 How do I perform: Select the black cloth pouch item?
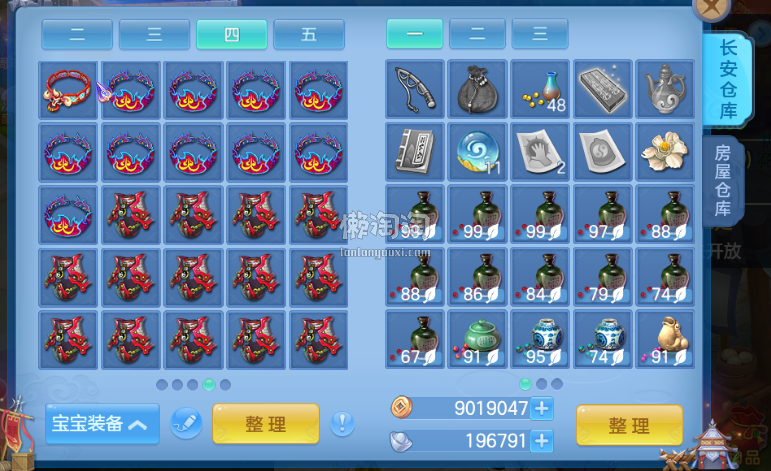[x=478, y=90]
